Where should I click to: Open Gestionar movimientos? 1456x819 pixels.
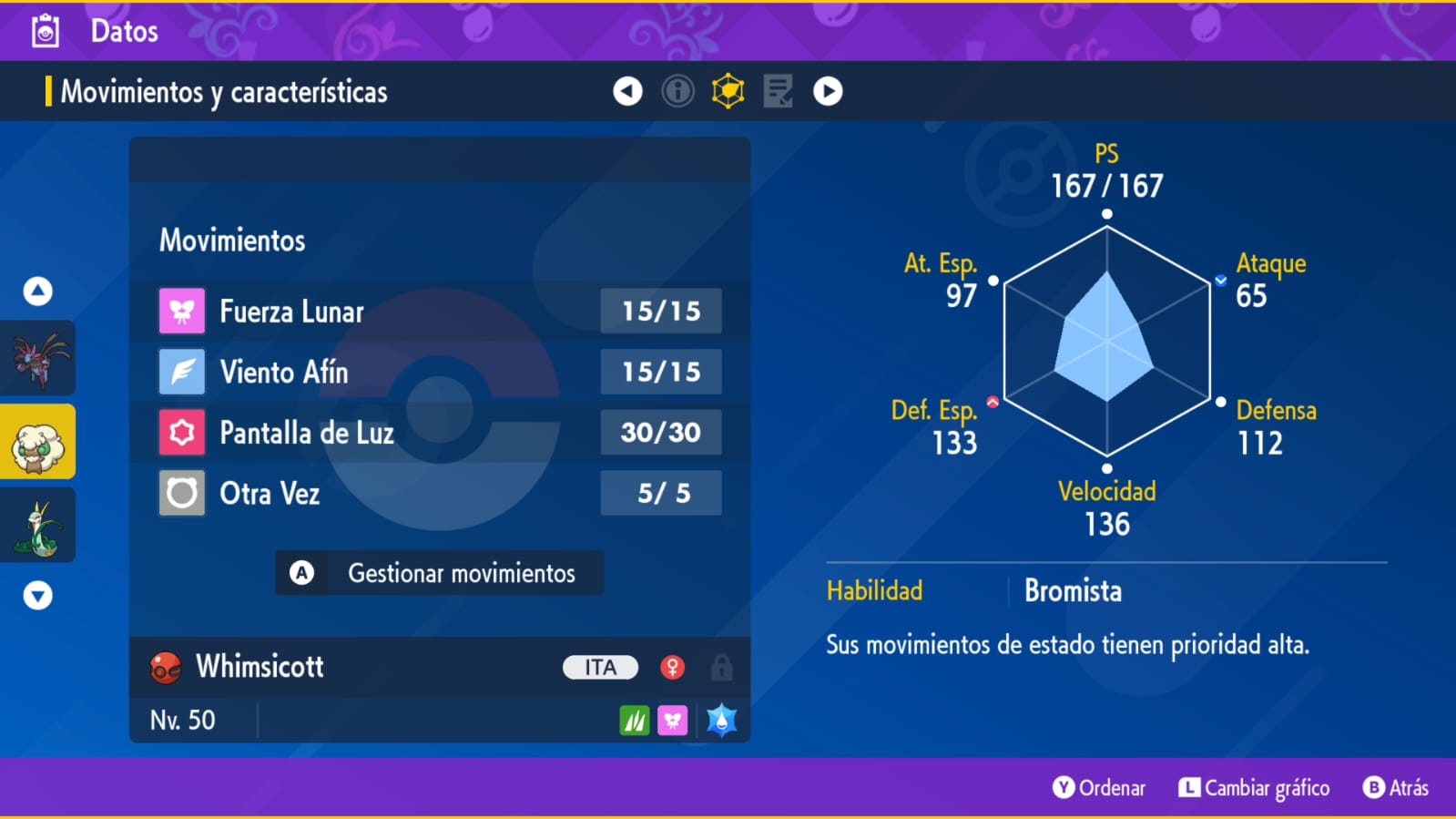(439, 573)
